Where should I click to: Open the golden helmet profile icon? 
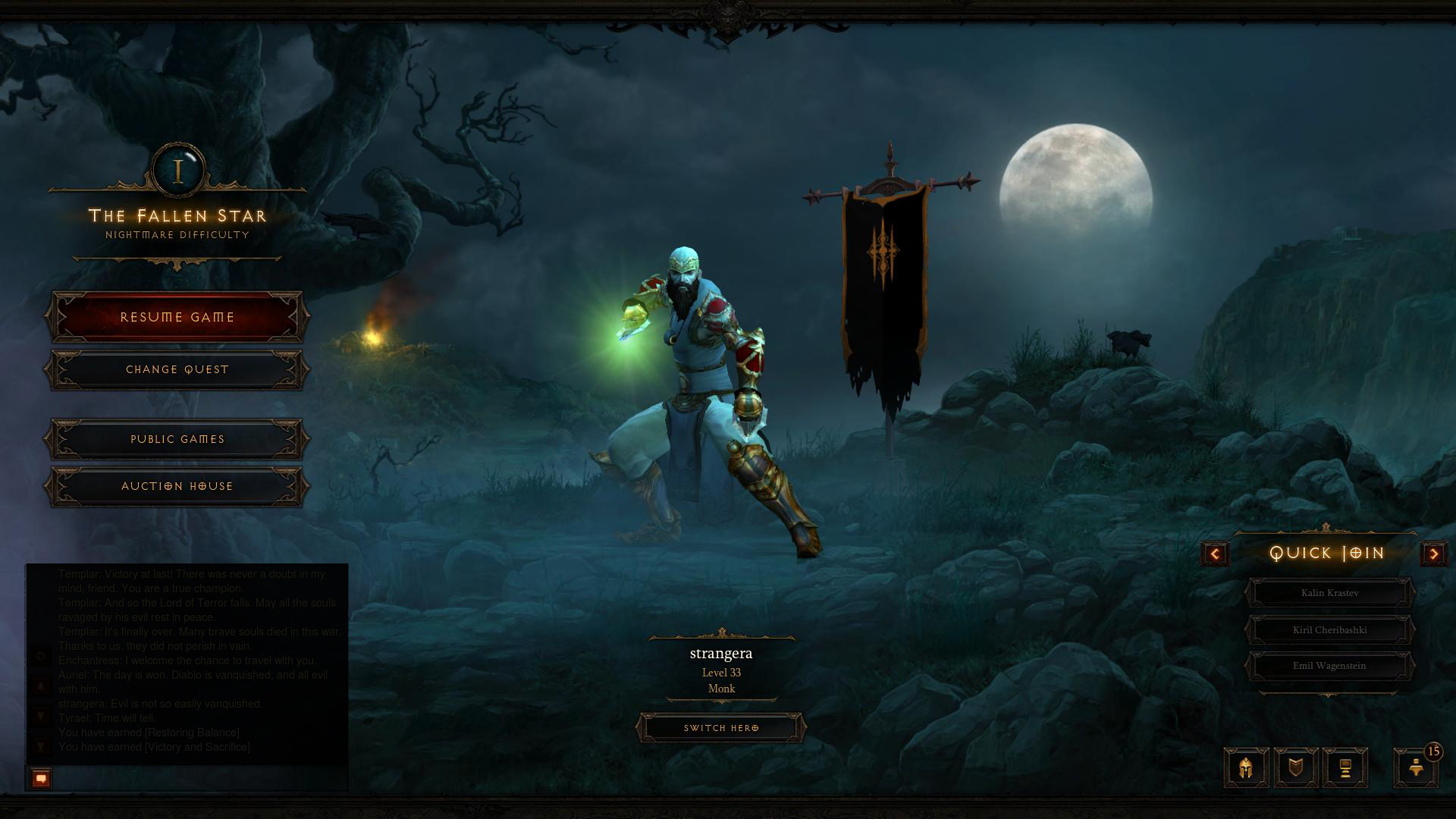(x=1246, y=768)
